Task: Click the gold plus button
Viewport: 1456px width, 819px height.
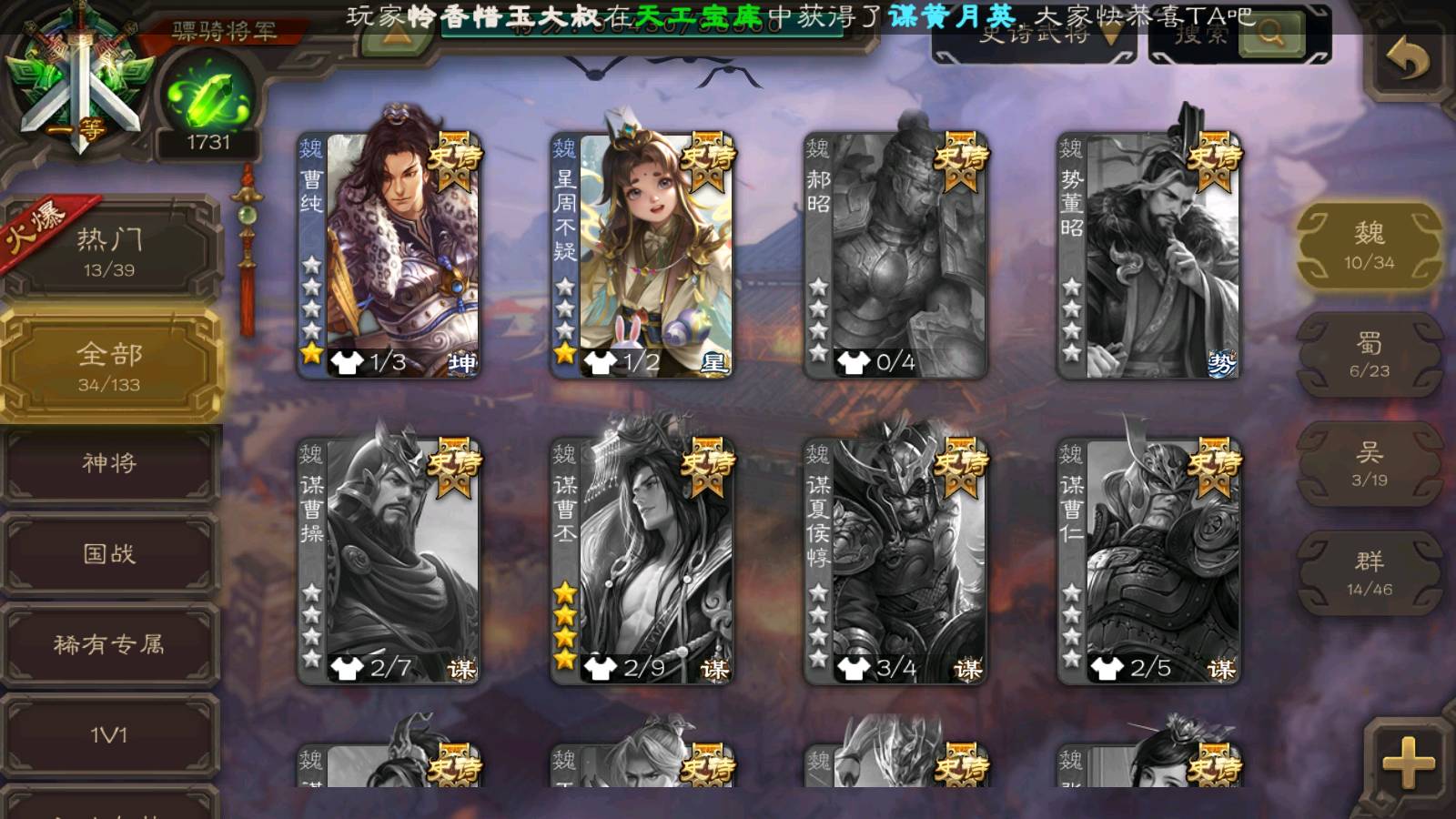Action: [1407, 763]
